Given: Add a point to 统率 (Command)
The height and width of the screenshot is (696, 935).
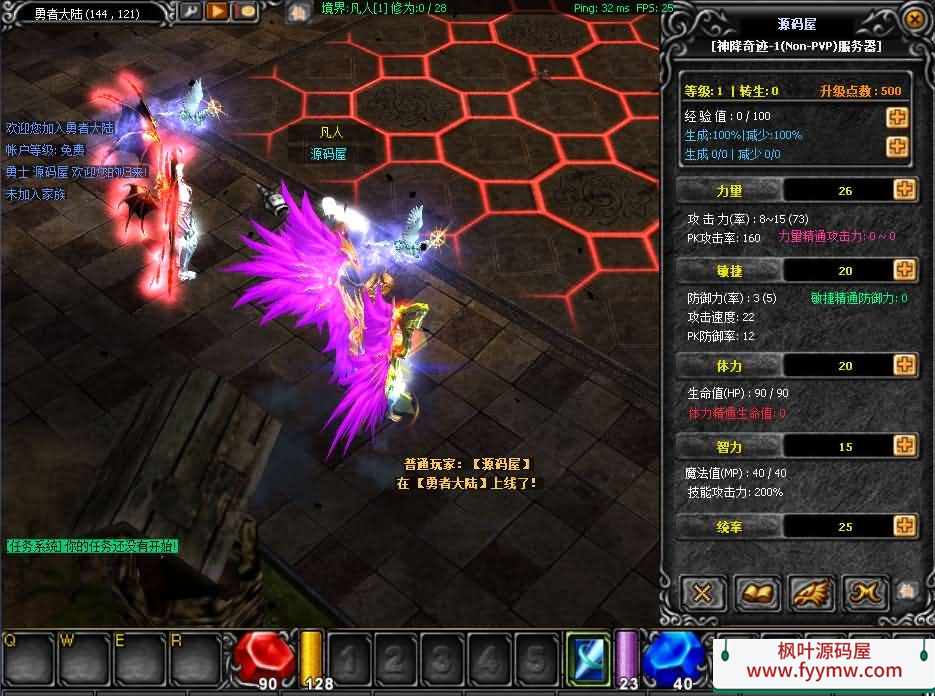Looking at the screenshot, I should click(904, 526).
